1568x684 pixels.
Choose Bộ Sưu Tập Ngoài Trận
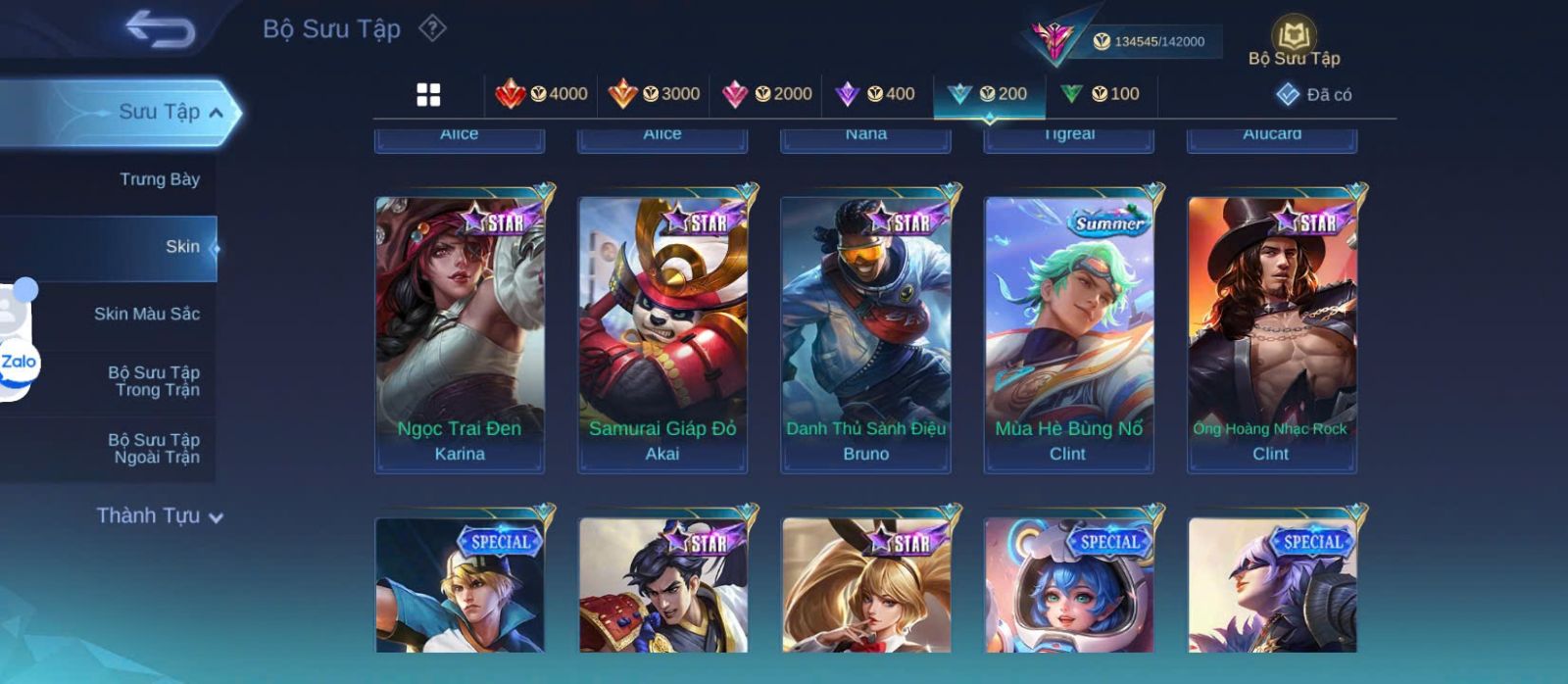(x=154, y=449)
